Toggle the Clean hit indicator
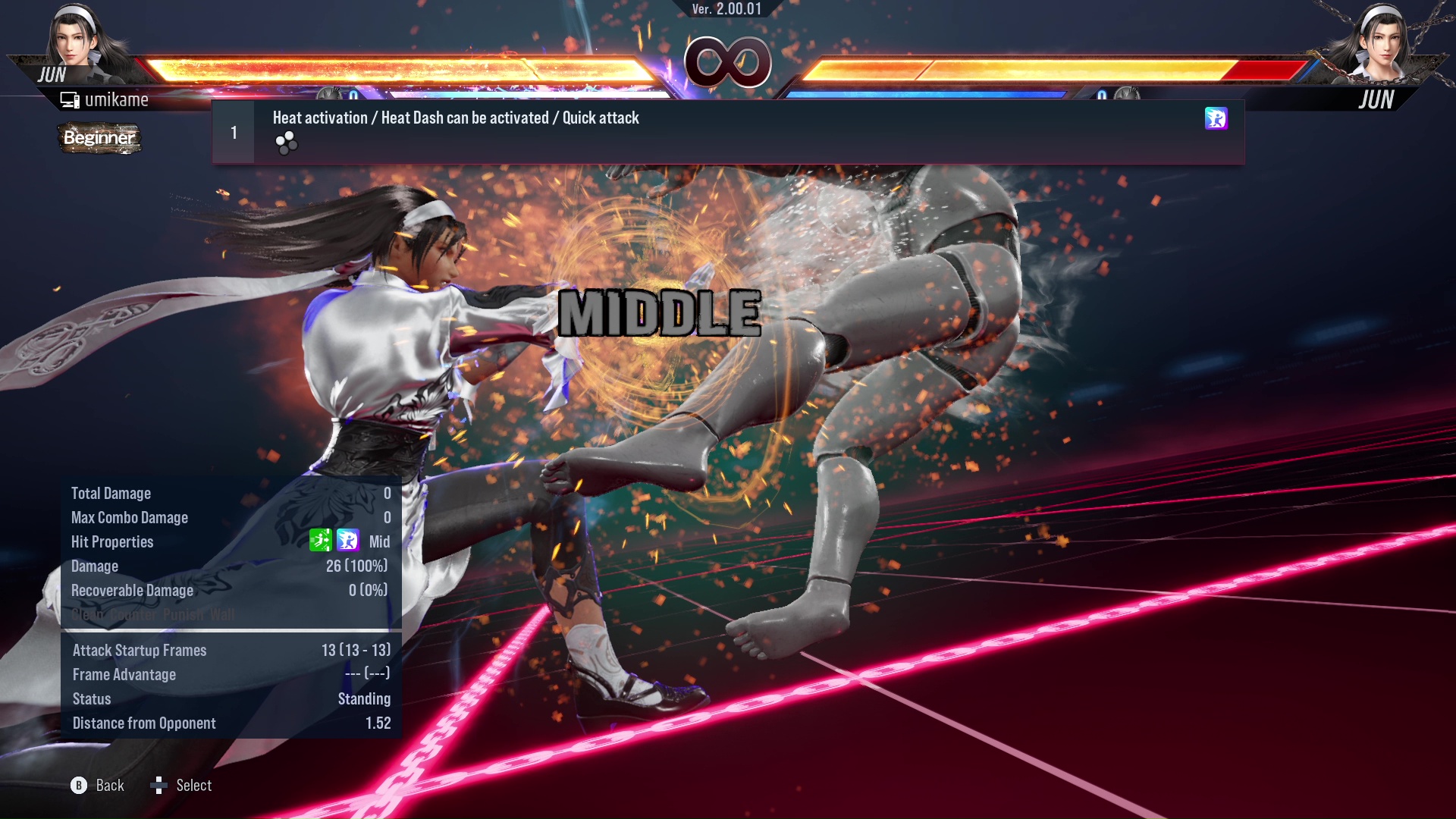 click(86, 615)
